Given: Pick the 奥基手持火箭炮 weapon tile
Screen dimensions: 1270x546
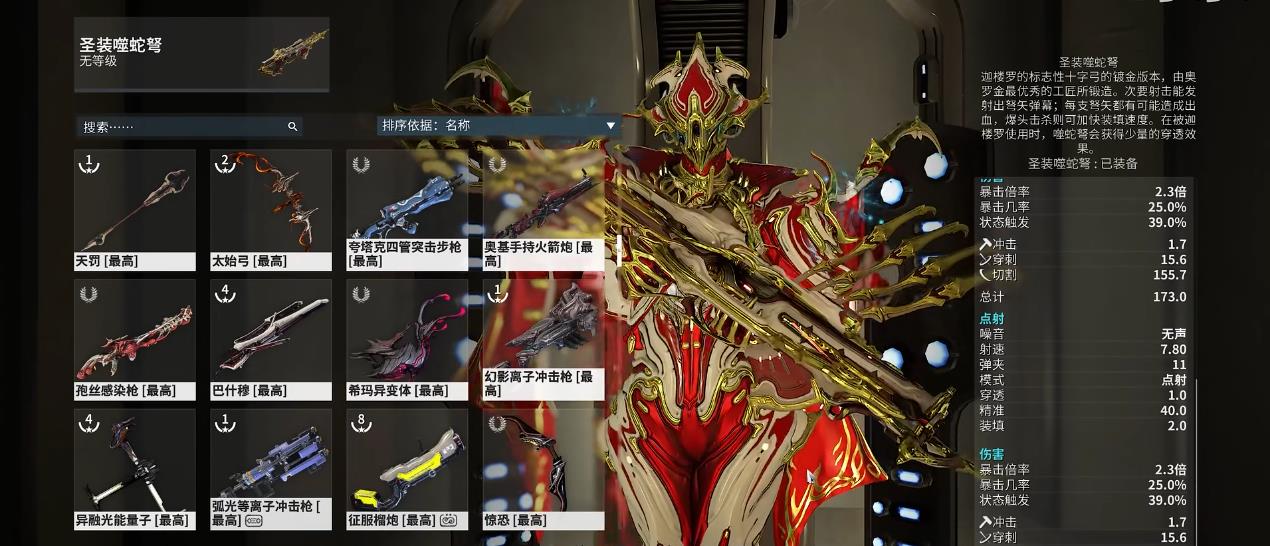Looking at the screenshot, I should 543,210.
